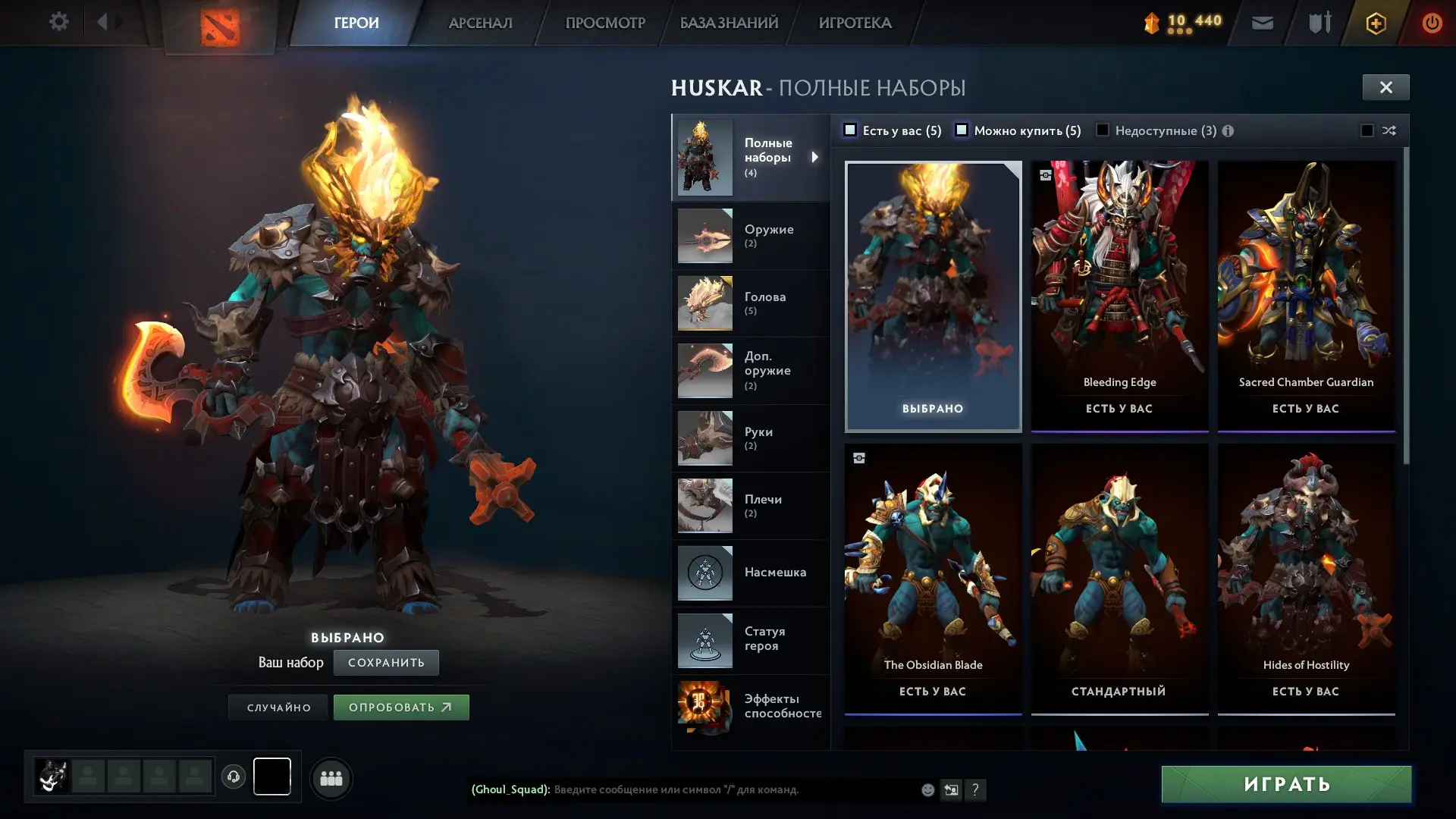The height and width of the screenshot is (819, 1456).
Task: Select the Оружие item category
Action: pyautogui.click(x=750, y=236)
